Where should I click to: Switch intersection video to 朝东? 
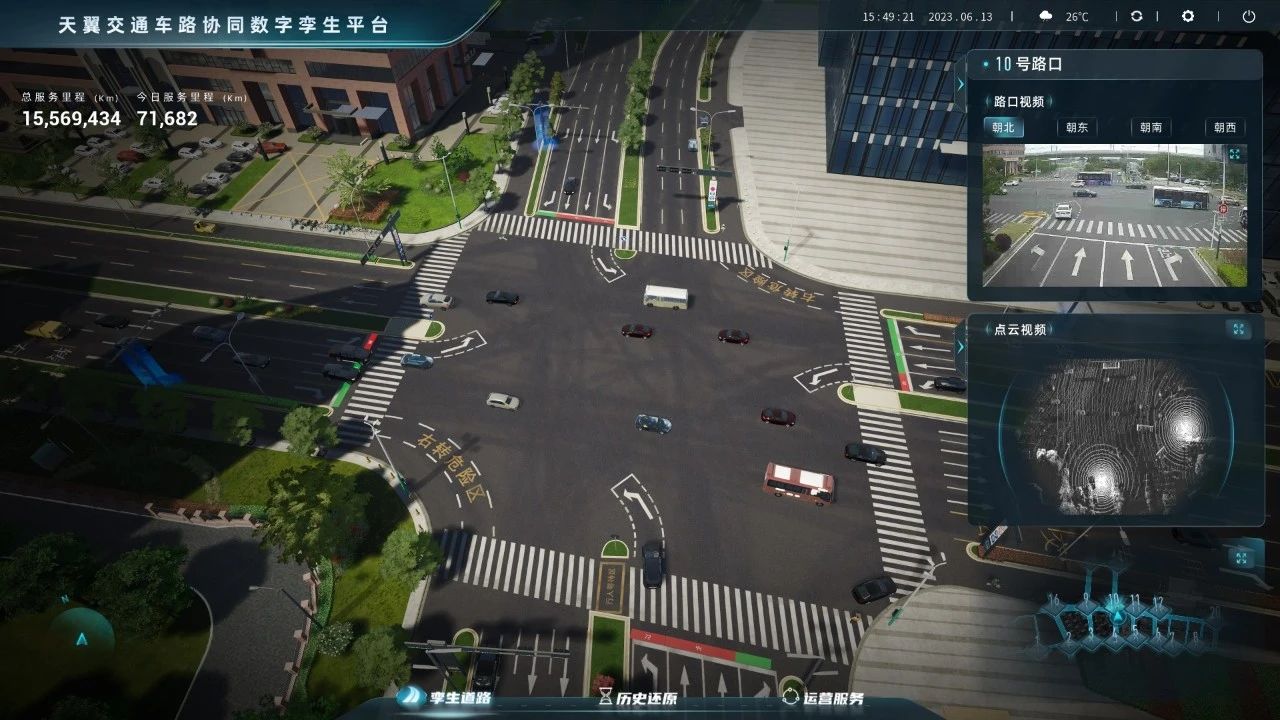click(x=1077, y=127)
